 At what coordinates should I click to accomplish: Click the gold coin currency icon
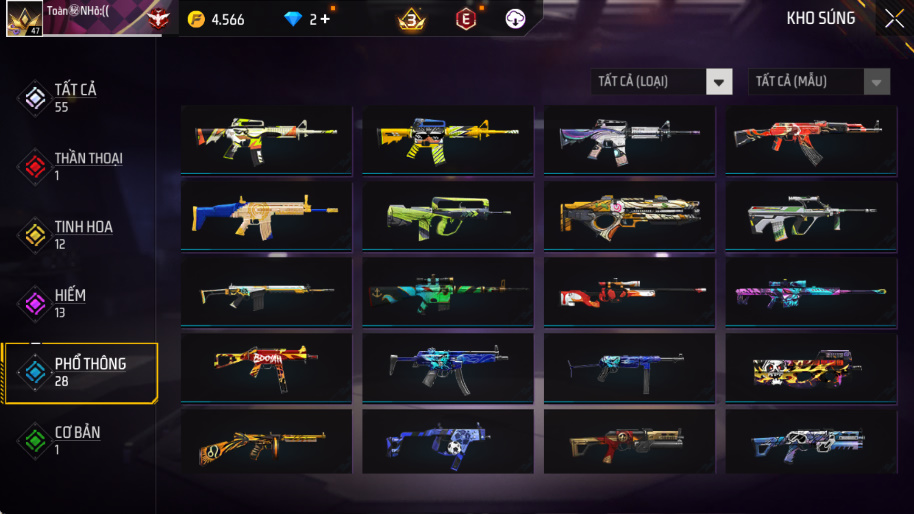coord(196,19)
